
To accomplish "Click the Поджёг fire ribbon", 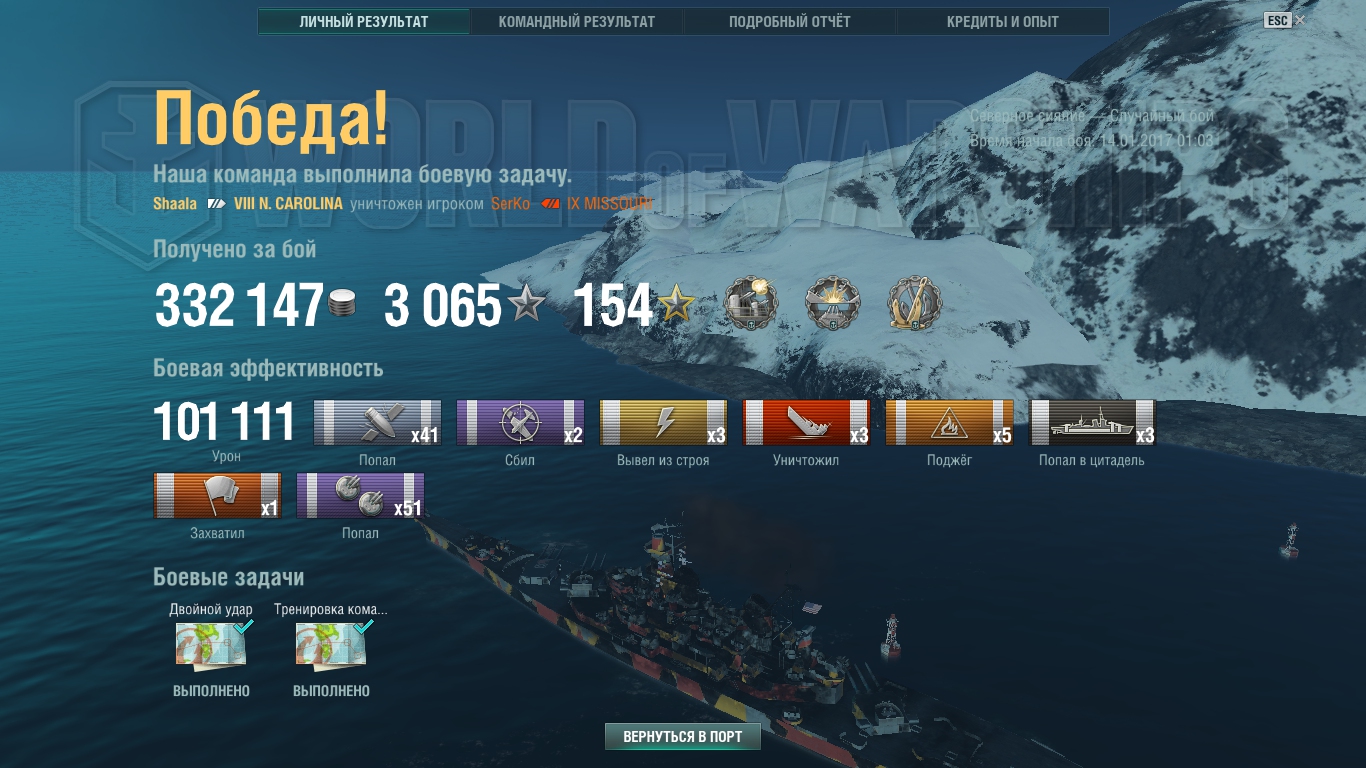I will click(949, 422).
